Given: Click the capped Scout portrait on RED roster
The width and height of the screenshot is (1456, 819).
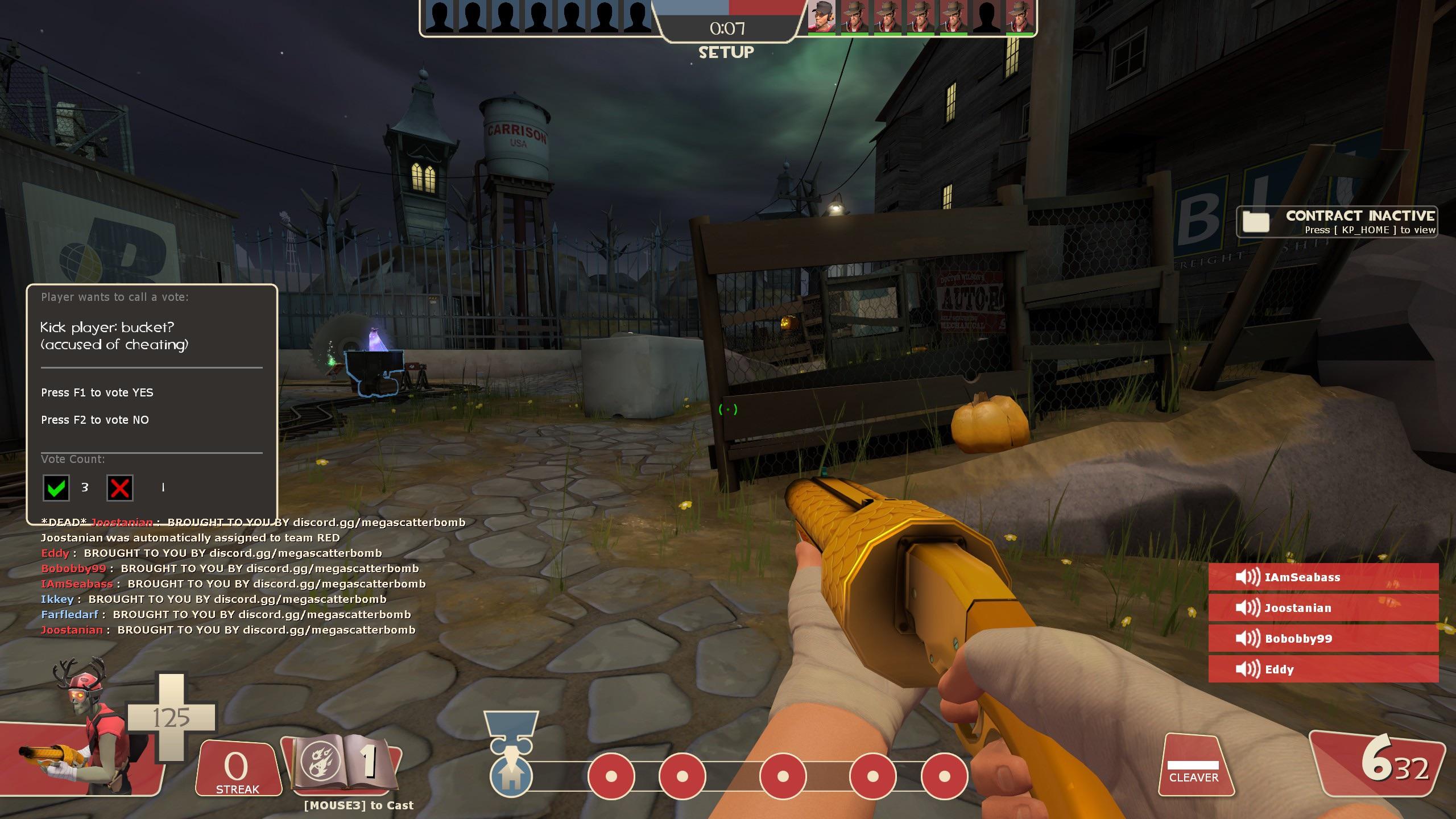Looking at the screenshot, I should click(x=822, y=17).
